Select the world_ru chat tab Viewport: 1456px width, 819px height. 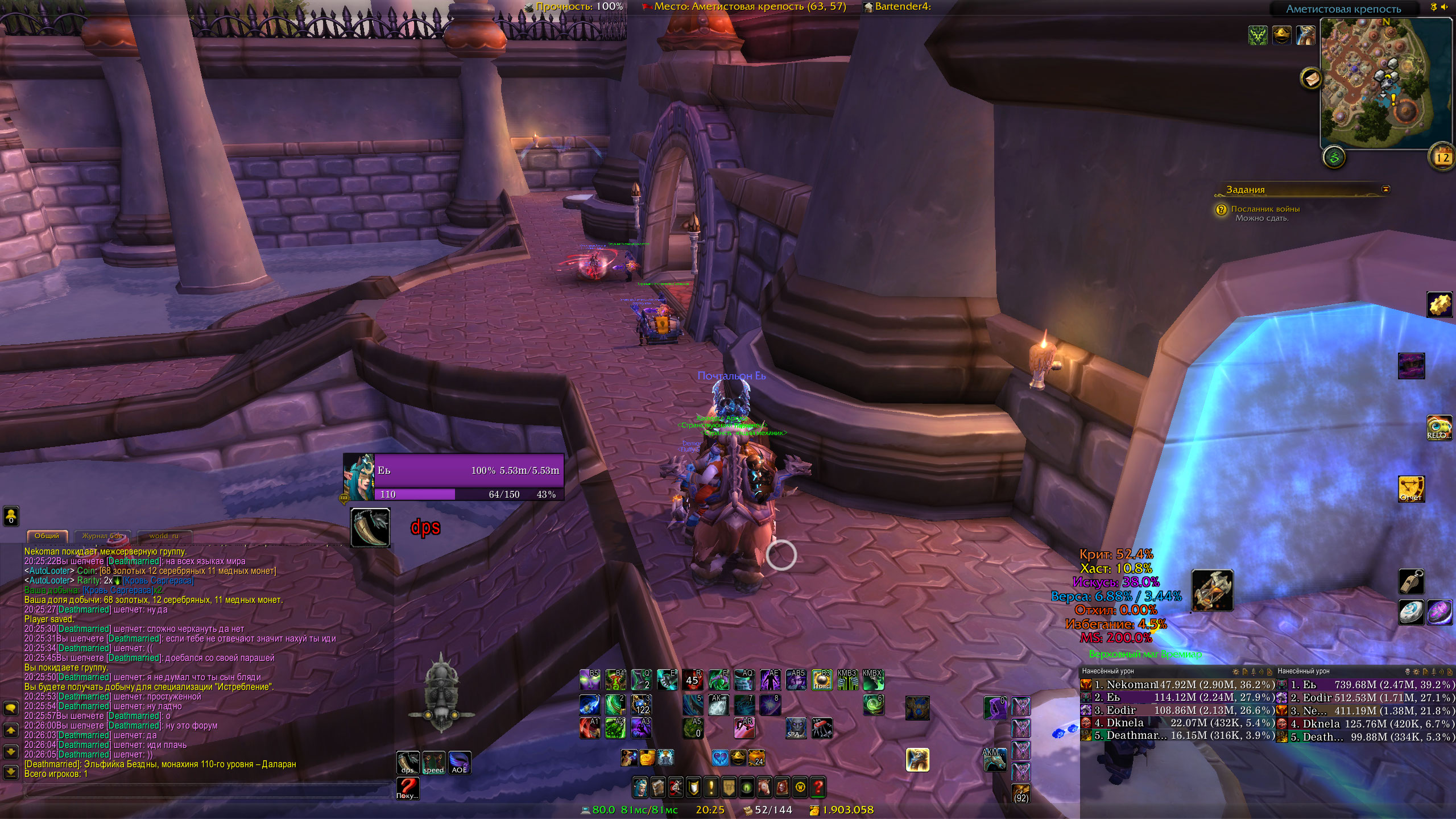point(164,536)
